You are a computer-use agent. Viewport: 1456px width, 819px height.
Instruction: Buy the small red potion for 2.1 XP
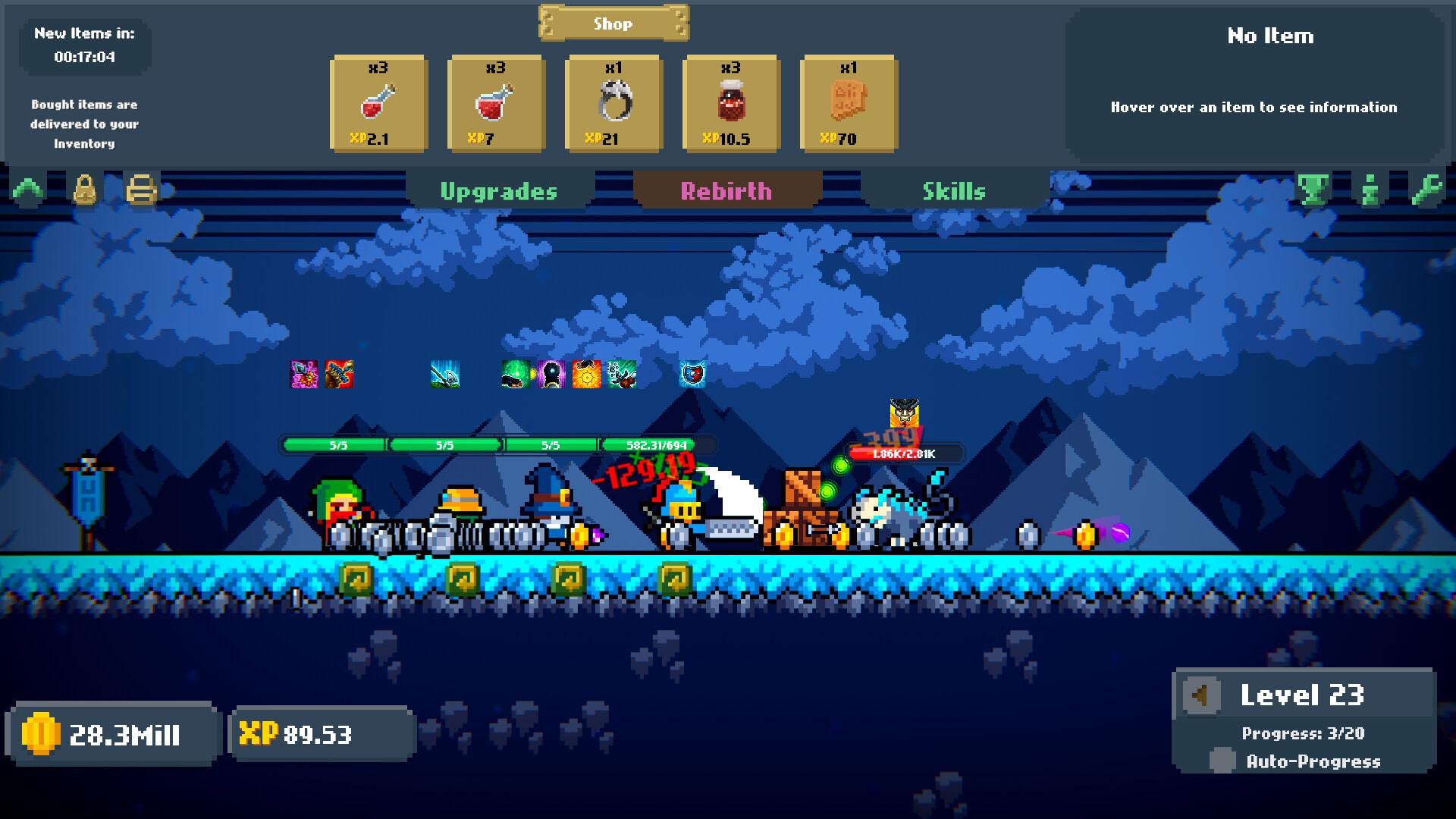pos(378,103)
